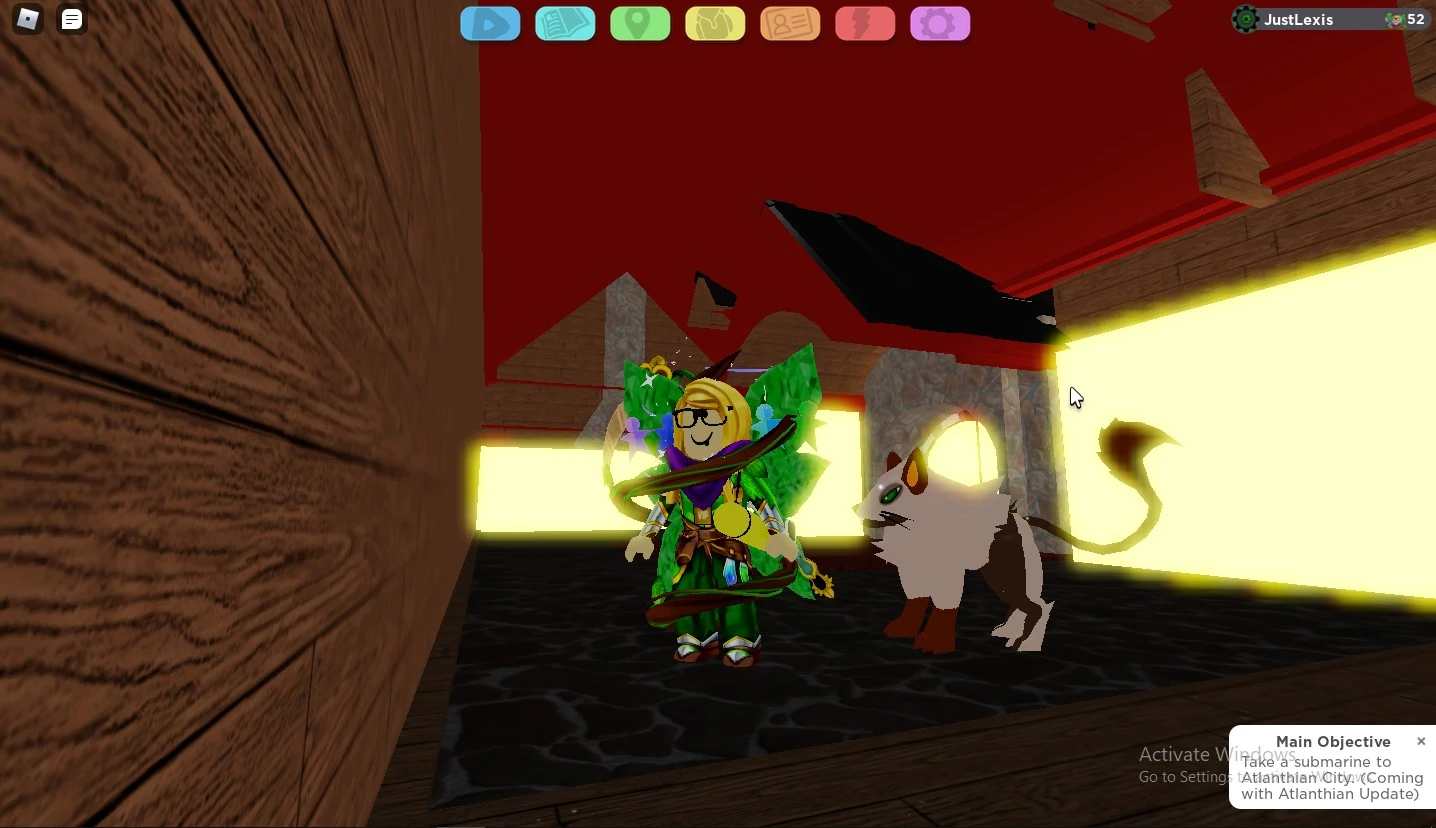This screenshot has width=1436, height=828.
Task: Click the Coming with Atlanthian Update text
Action: pos(1330,794)
